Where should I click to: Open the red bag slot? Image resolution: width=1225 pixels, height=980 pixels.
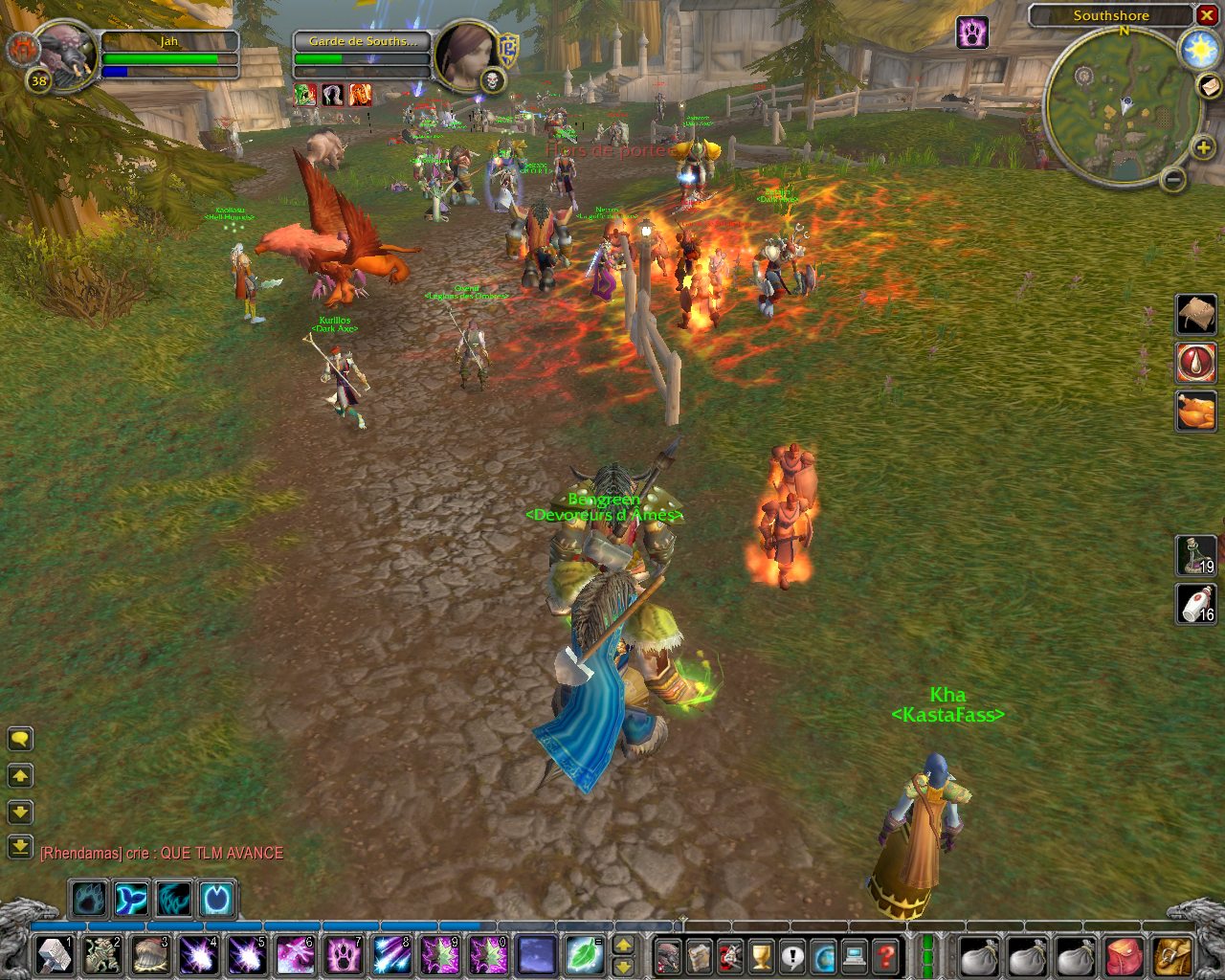click(1125, 956)
